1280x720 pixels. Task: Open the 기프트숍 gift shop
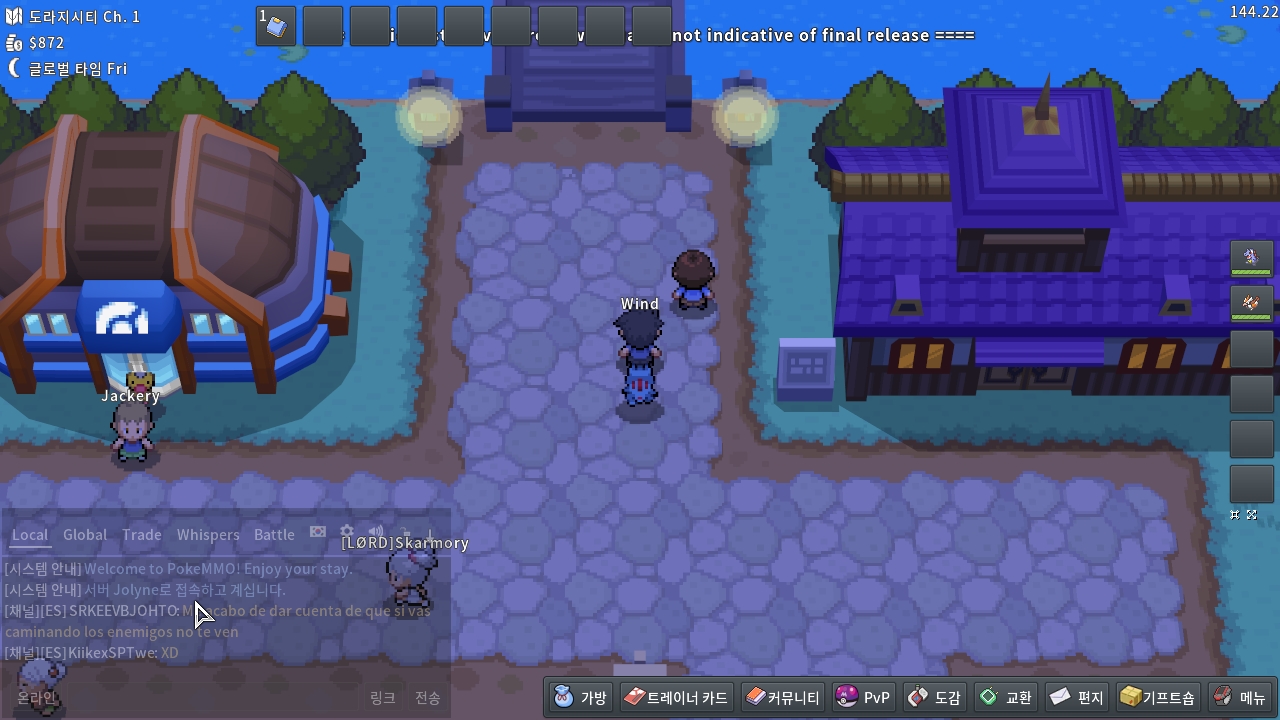pyautogui.click(x=1157, y=697)
